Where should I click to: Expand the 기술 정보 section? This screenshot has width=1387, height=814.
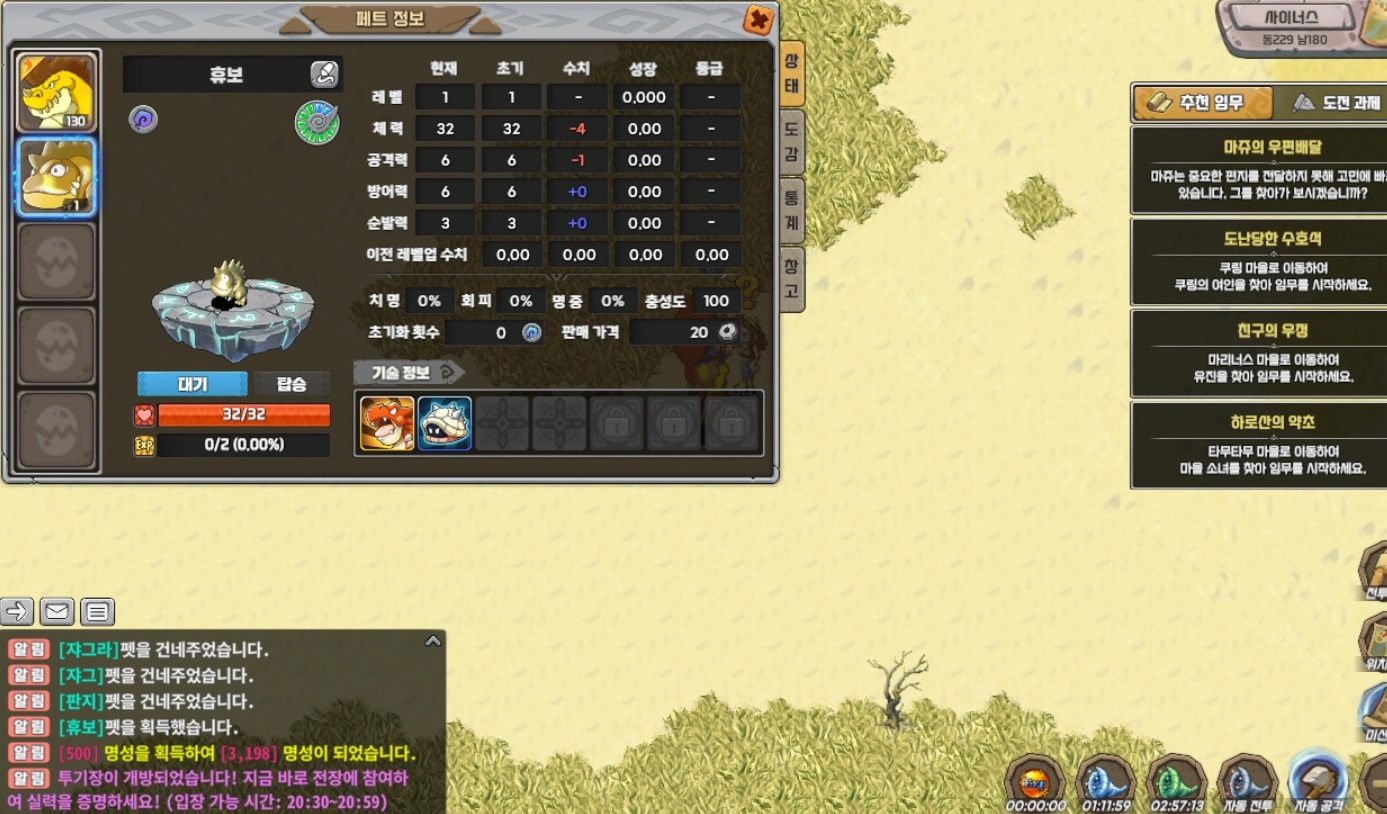[x=409, y=372]
